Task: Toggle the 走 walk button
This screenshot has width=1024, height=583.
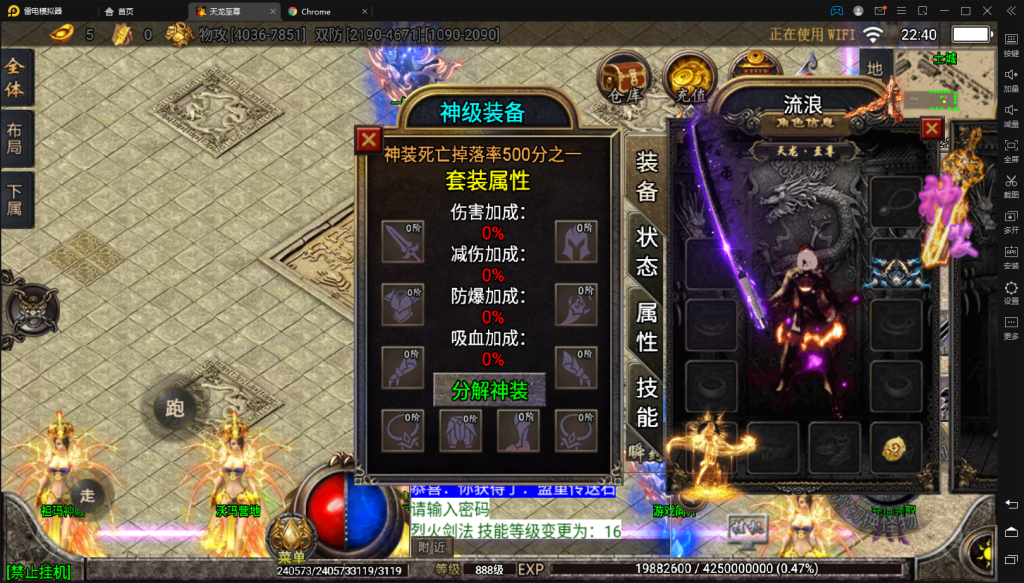Action: [x=88, y=493]
